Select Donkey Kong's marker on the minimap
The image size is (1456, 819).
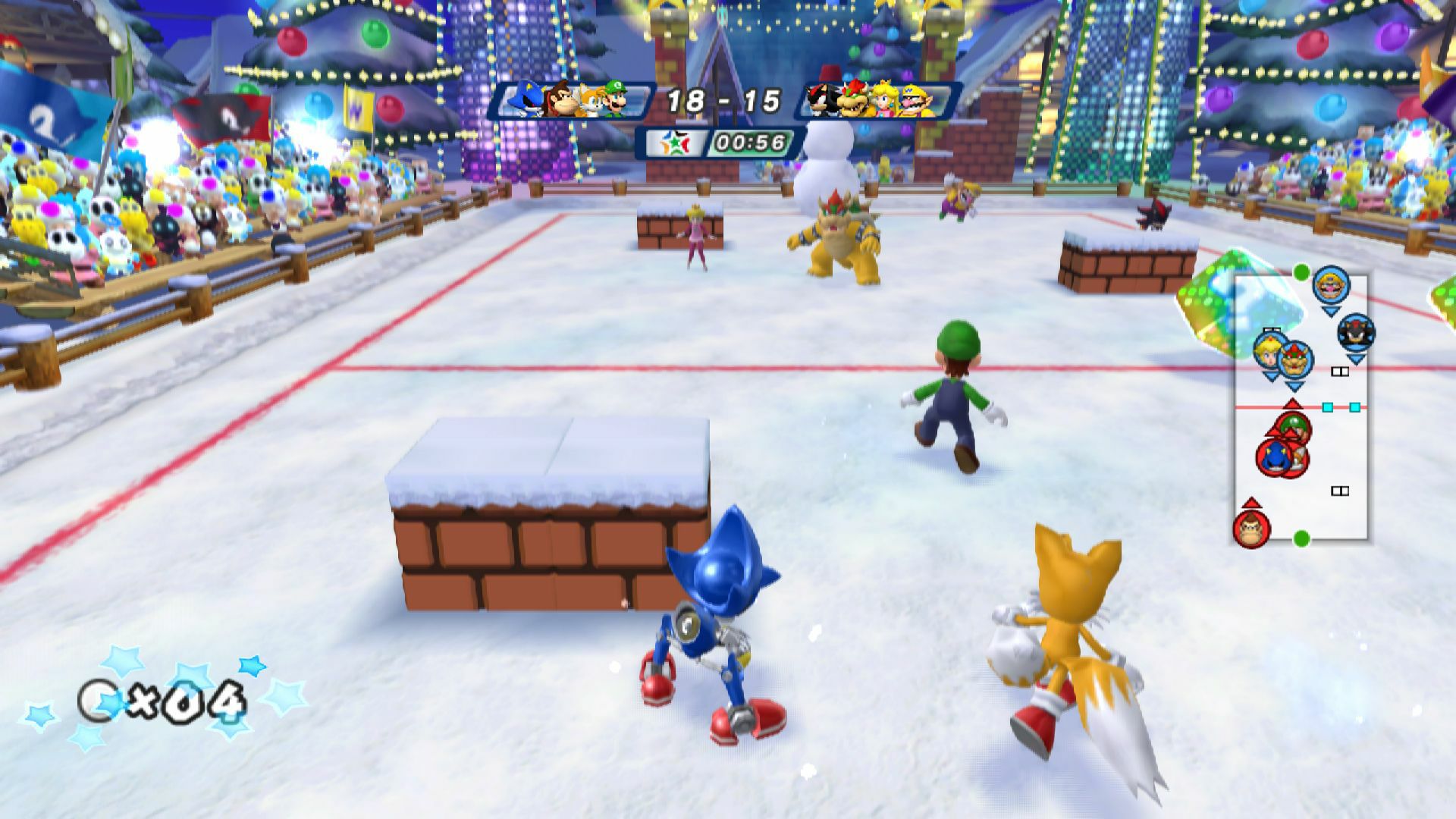(1250, 528)
